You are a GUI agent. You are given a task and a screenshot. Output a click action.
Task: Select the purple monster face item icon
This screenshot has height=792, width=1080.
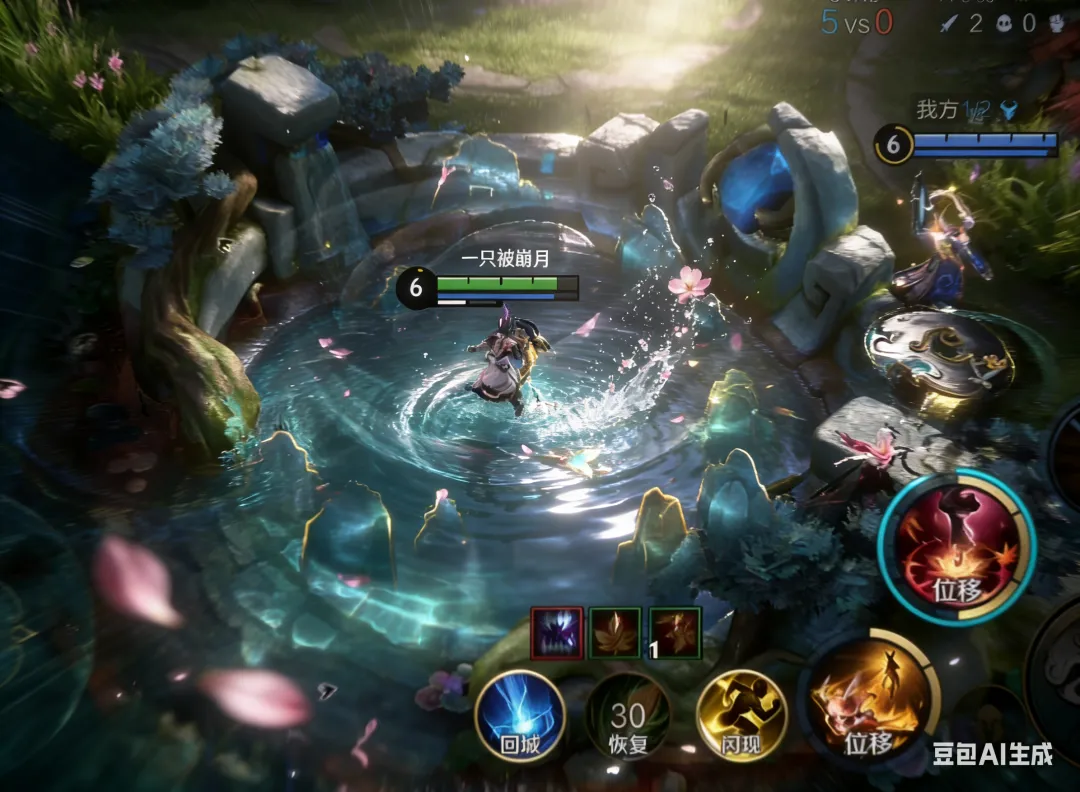pyautogui.click(x=557, y=633)
